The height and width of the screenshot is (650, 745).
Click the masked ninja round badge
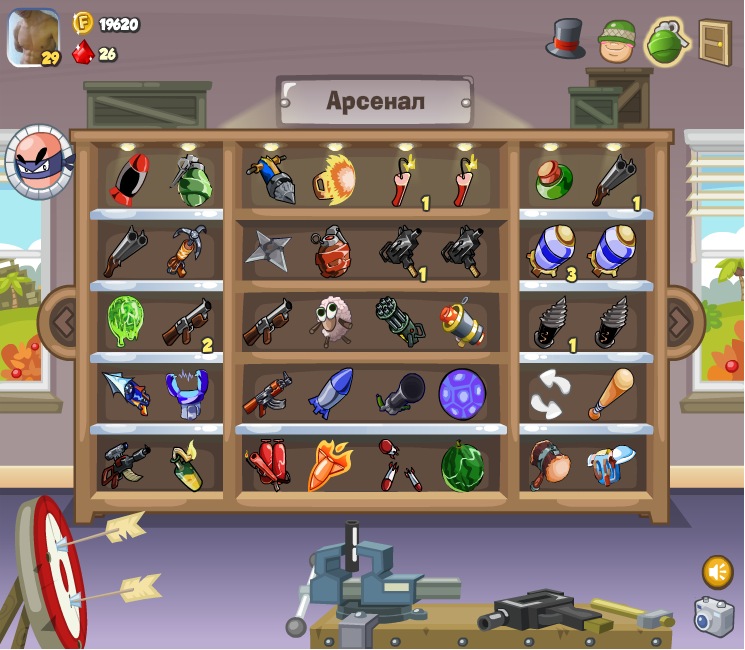pyautogui.click(x=40, y=161)
